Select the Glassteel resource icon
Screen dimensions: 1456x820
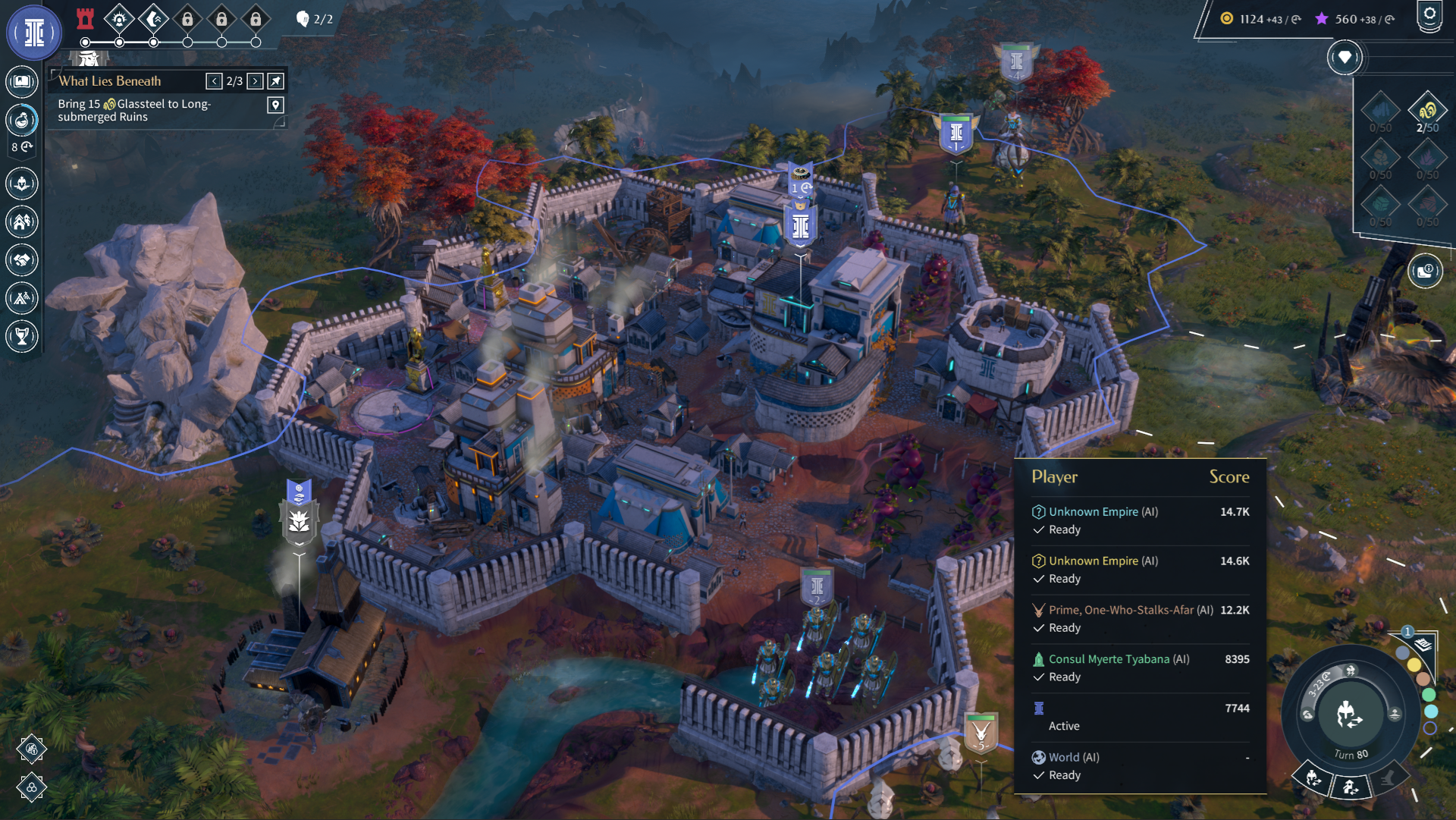pyautogui.click(x=1427, y=111)
